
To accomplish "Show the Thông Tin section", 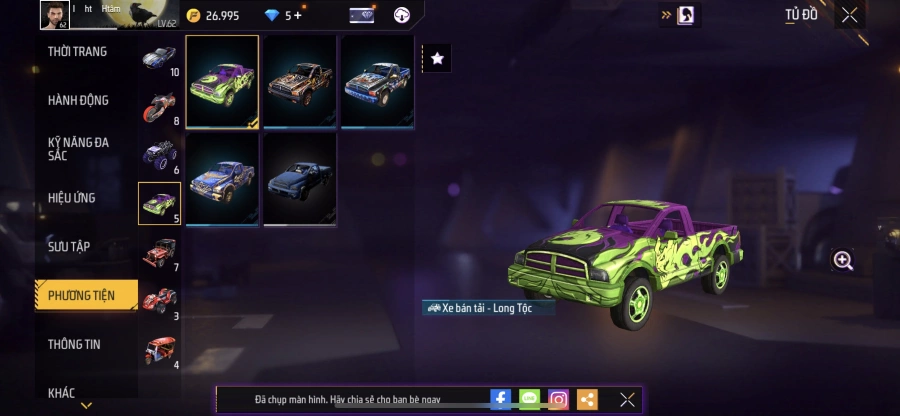I will coord(74,344).
